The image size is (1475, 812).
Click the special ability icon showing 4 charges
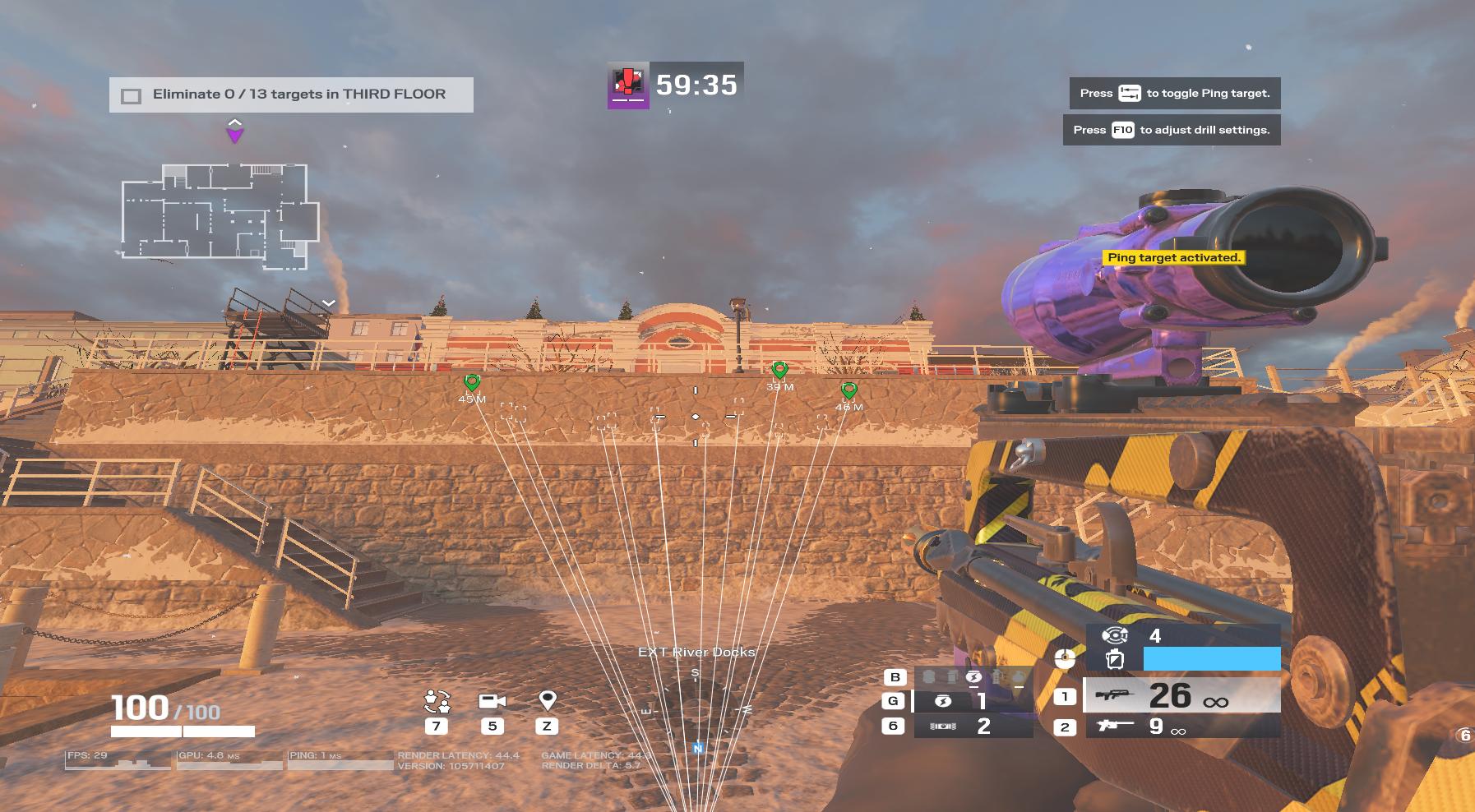point(1115,635)
